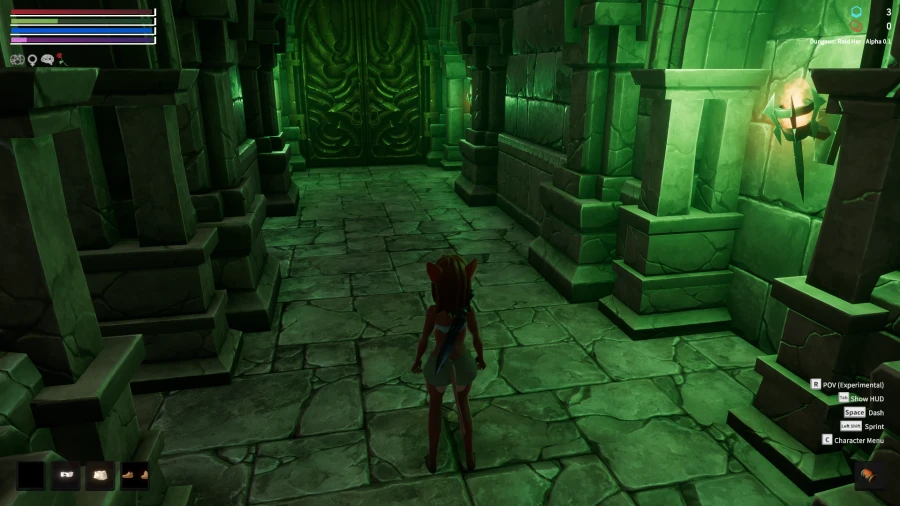This screenshot has width=900, height=506.
Task: Click the orange item slot
Action: pyautogui.click(x=870, y=475)
